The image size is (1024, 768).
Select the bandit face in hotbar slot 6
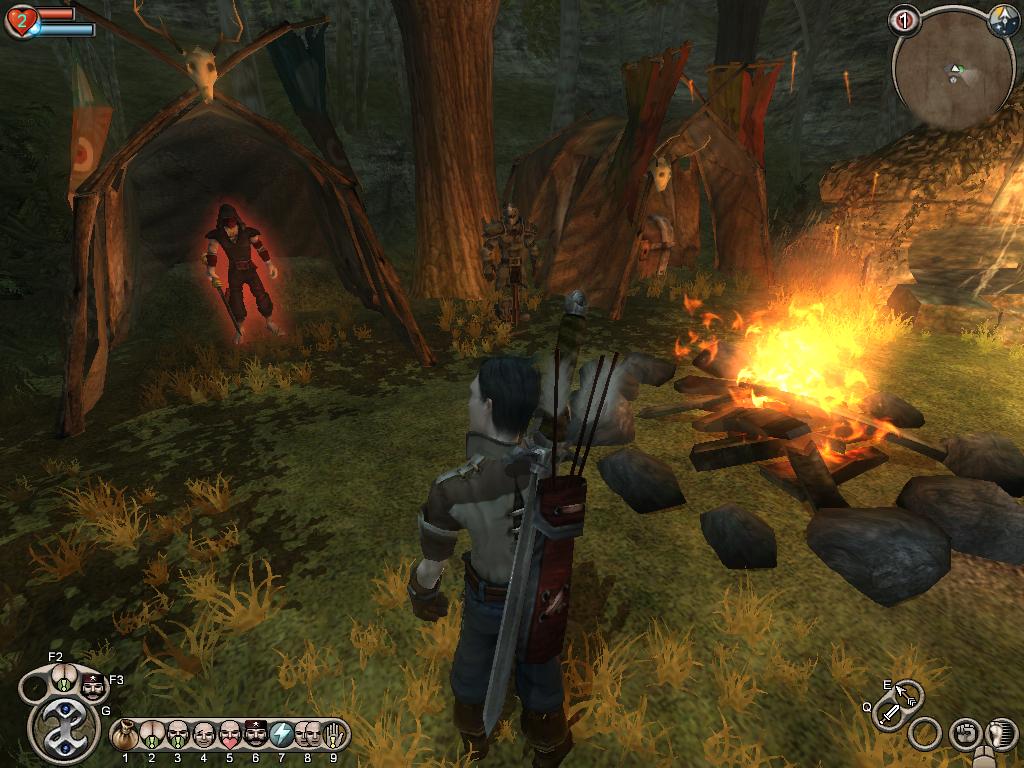(256, 735)
